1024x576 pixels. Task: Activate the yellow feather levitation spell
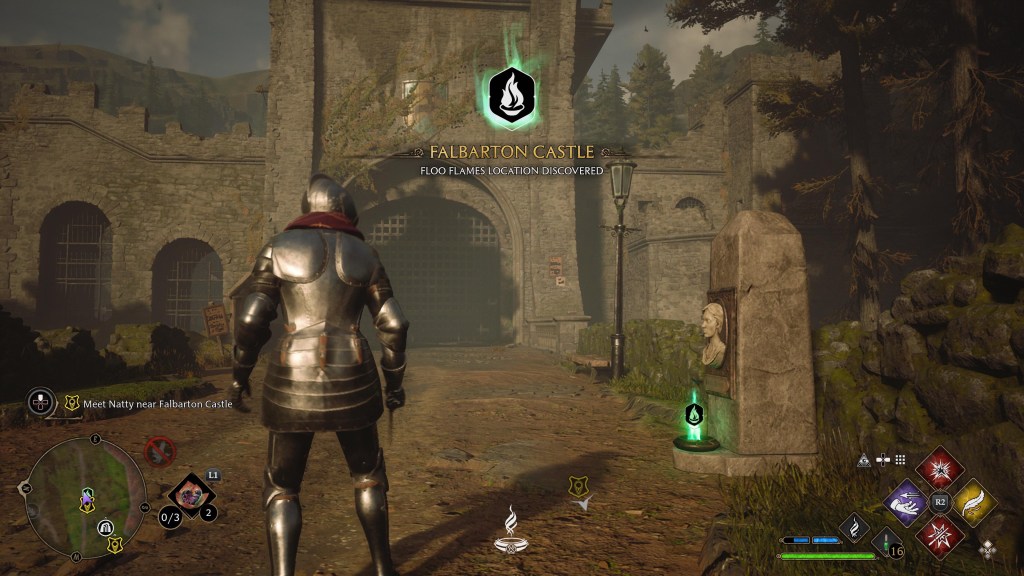tap(972, 499)
